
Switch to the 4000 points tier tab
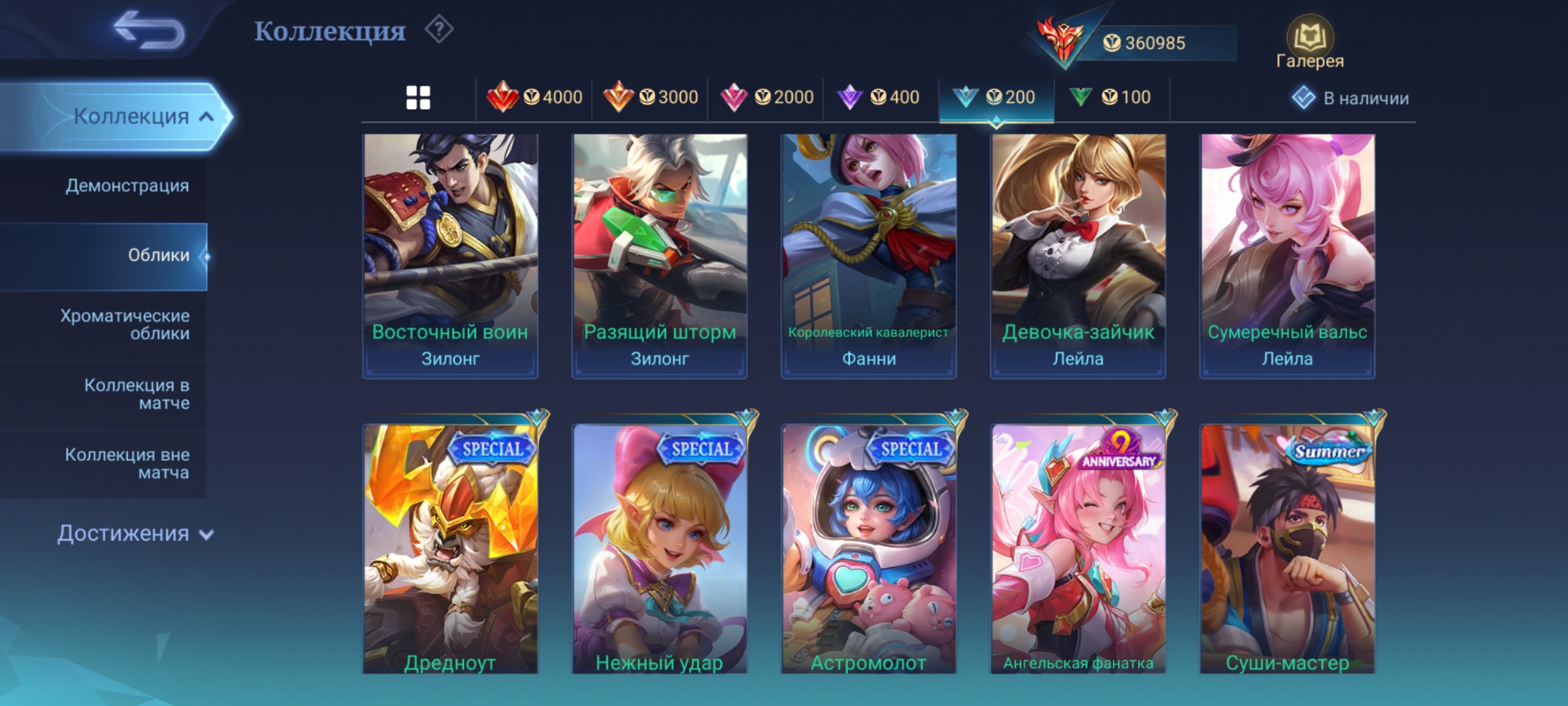click(534, 97)
